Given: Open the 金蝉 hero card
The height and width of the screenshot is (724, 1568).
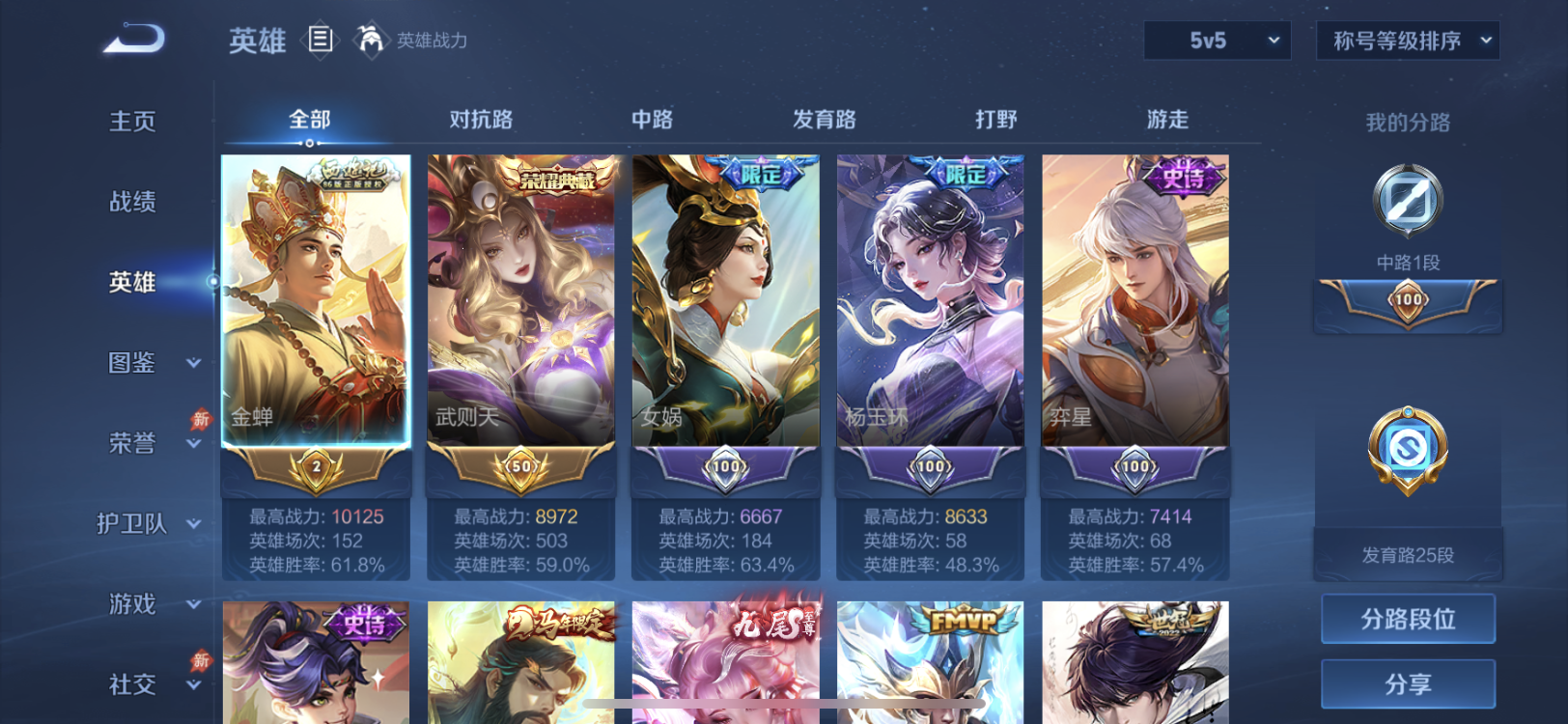Looking at the screenshot, I should tap(315, 304).
